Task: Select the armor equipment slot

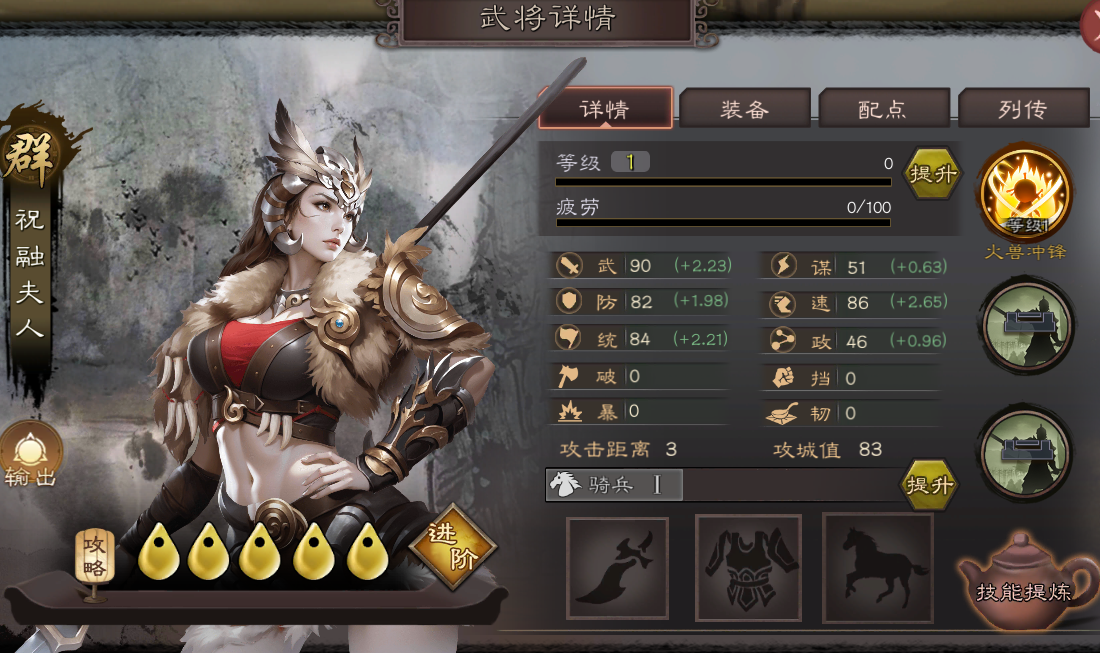Action: tap(748, 568)
